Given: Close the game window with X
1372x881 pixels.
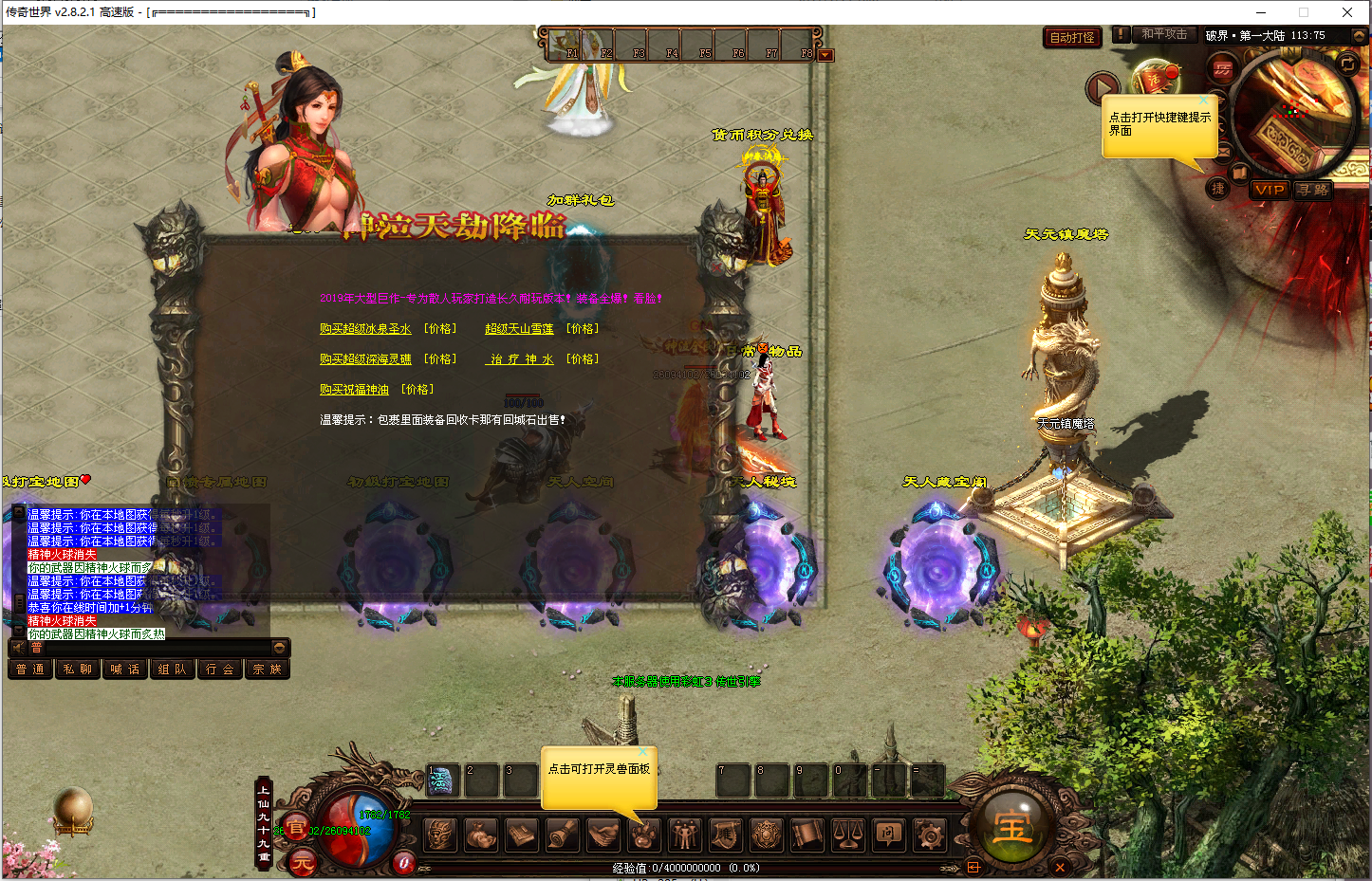Looking at the screenshot, I should point(1346,12).
